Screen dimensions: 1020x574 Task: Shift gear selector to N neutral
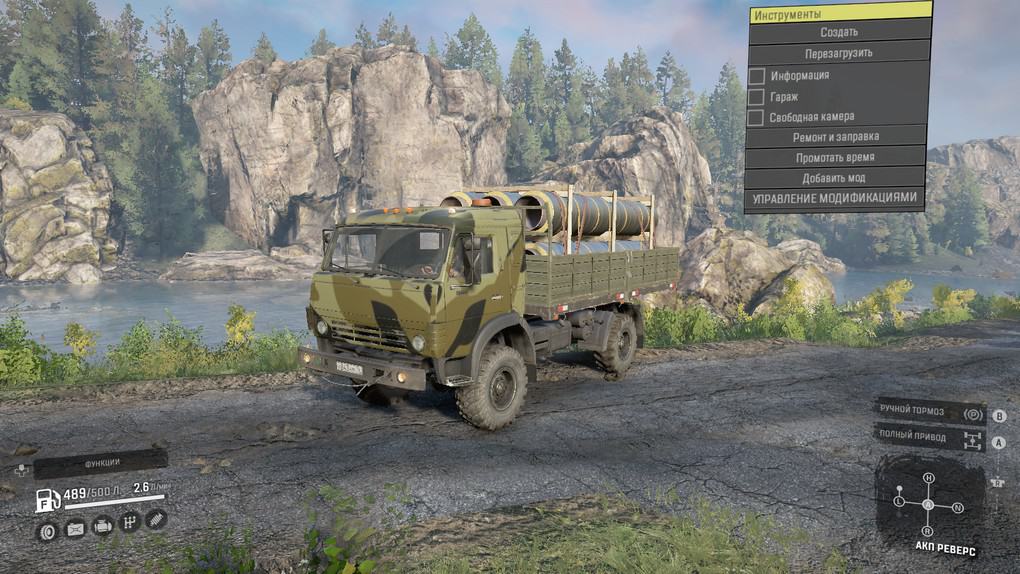[x=958, y=507]
